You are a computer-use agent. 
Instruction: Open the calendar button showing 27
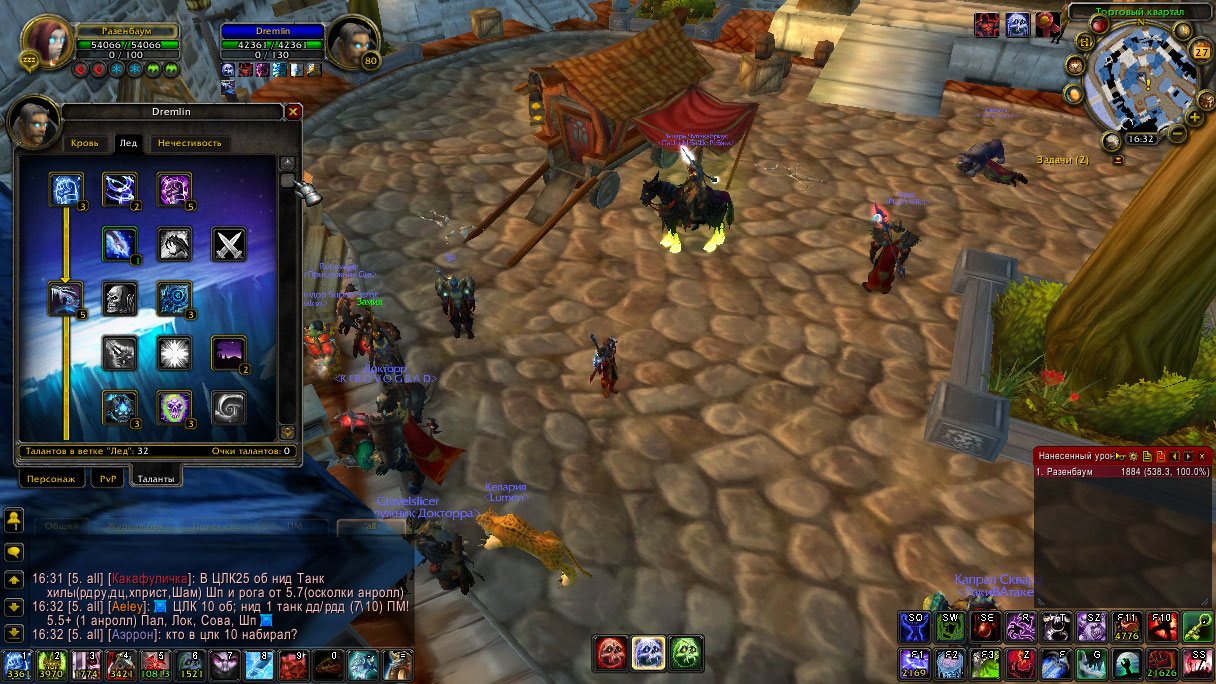point(1202,52)
